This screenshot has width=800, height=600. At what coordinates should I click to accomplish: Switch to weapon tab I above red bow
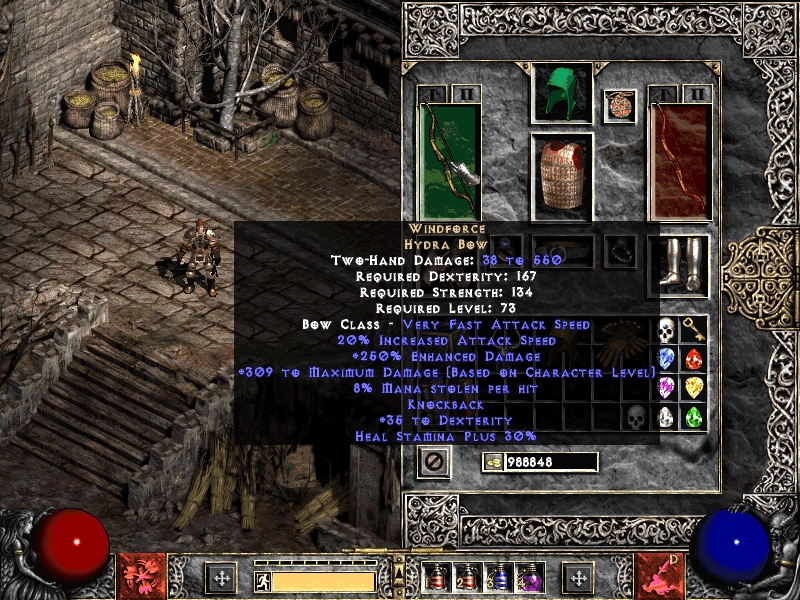664,94
